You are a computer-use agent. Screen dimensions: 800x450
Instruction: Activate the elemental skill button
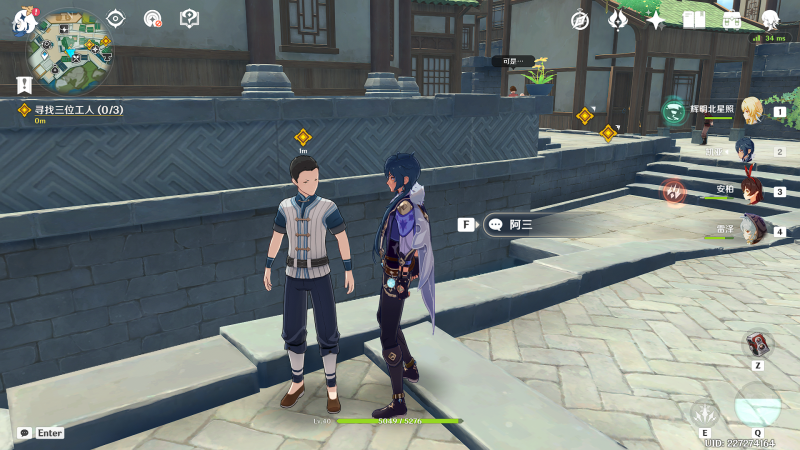coord(706,412)
